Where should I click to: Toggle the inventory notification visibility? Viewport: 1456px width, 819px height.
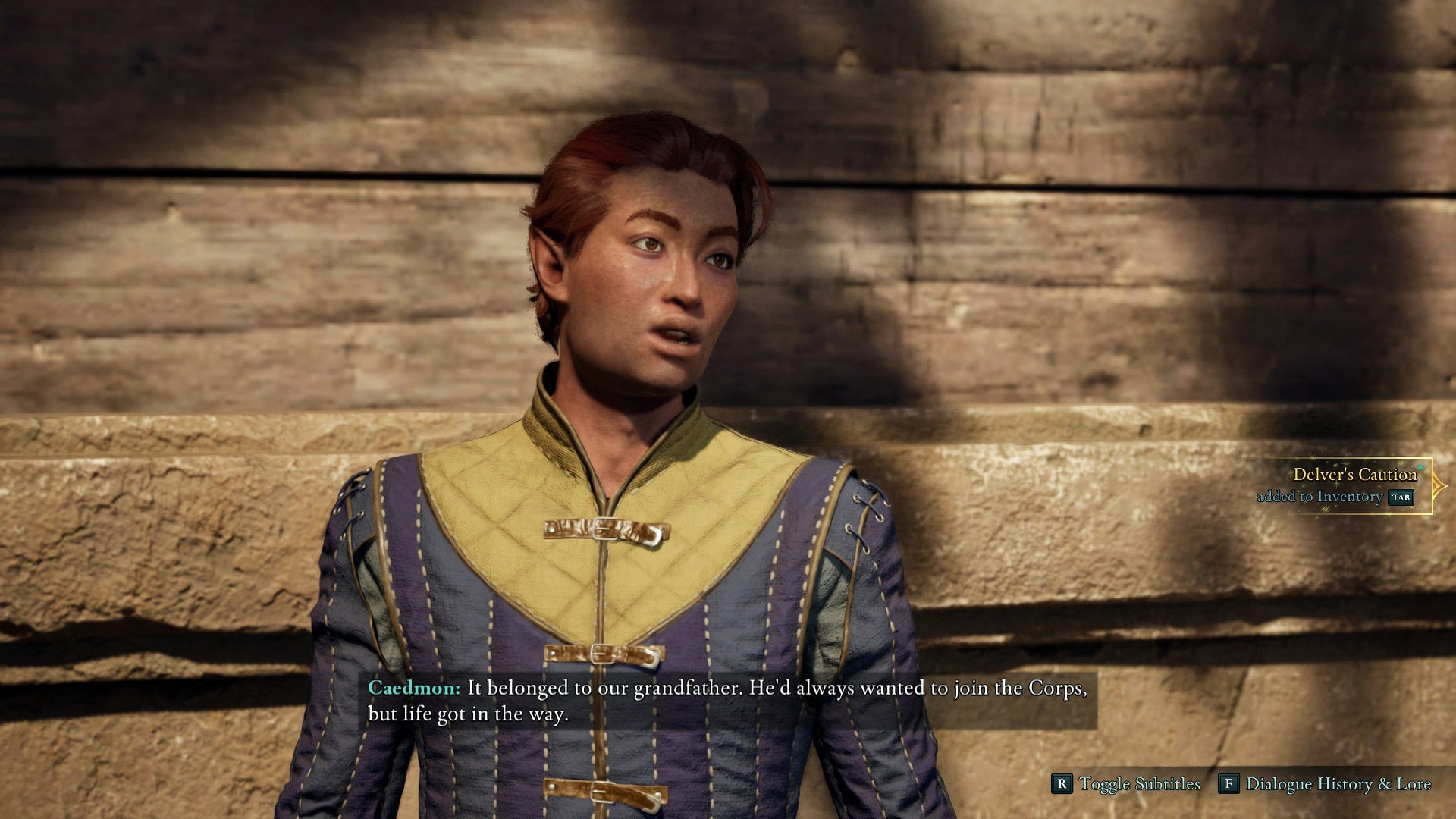pos(1401,498)
